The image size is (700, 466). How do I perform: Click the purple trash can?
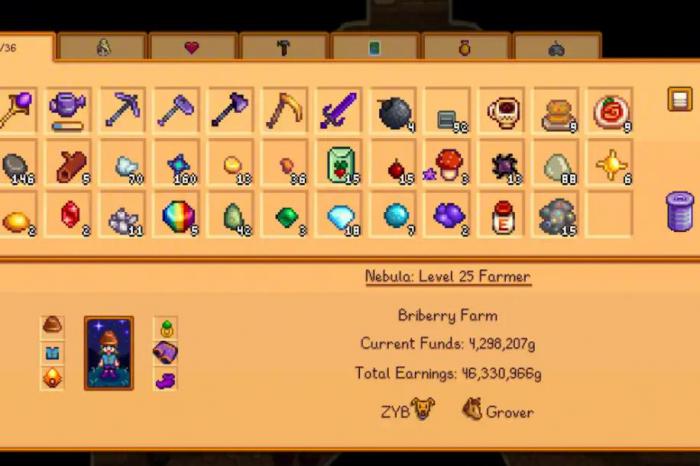(x=680, y=212)
